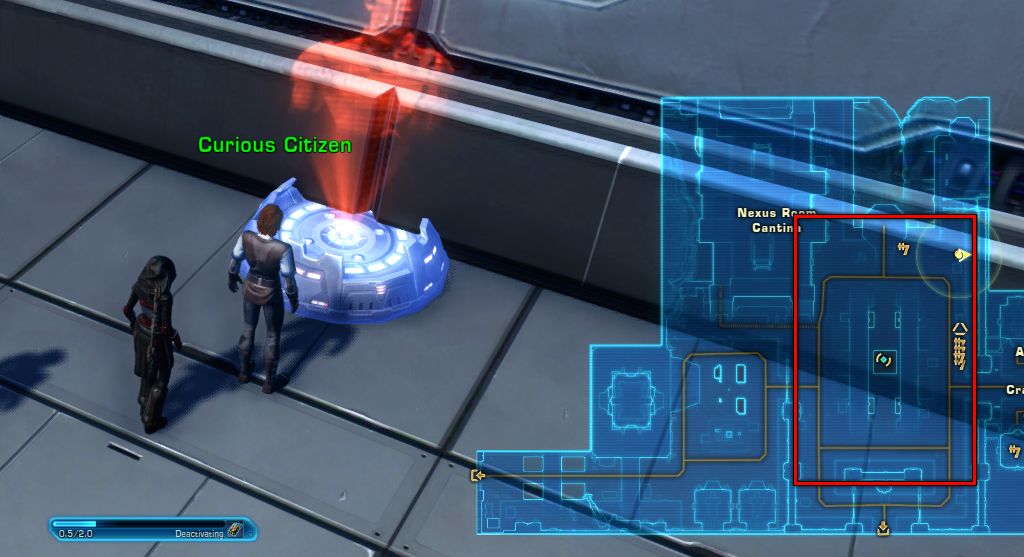Click the Nexus Room Cantina map label
The image size is (1024, 557).
[x=776, y=220]
